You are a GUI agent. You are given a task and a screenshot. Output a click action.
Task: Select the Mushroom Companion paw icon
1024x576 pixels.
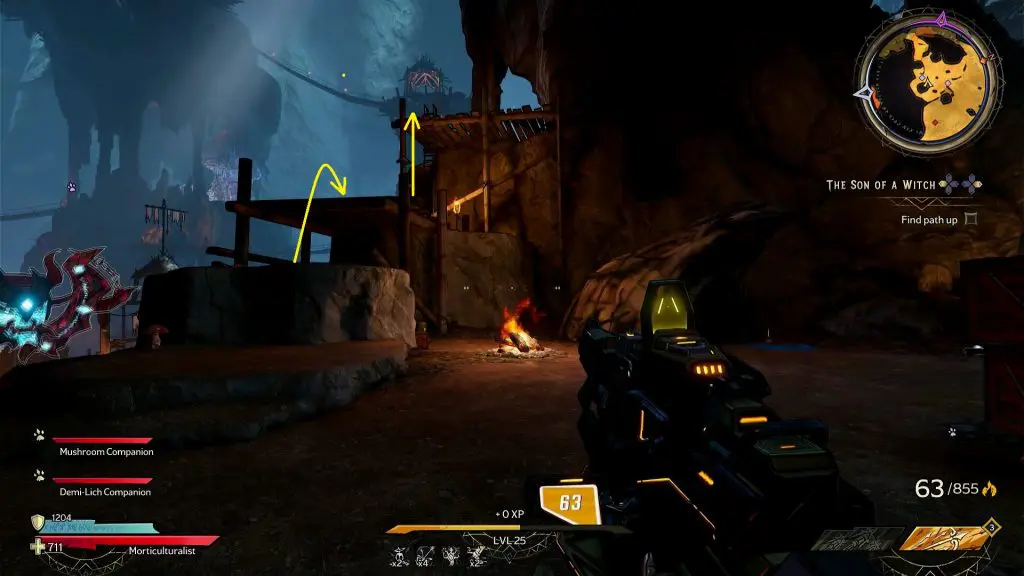(39, 436)
